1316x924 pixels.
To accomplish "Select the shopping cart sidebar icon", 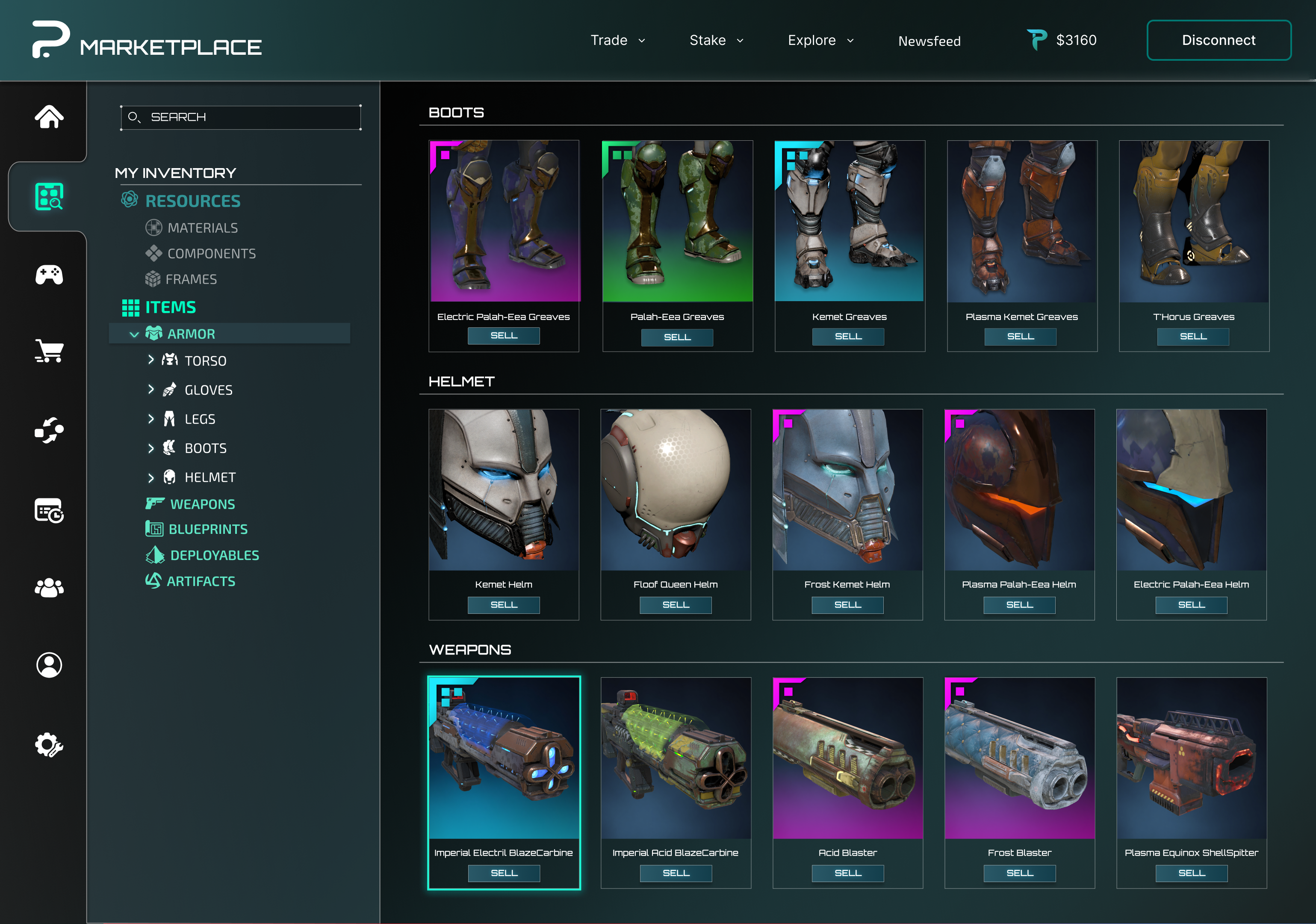I will pyautogui.click(x=49, y=350).
